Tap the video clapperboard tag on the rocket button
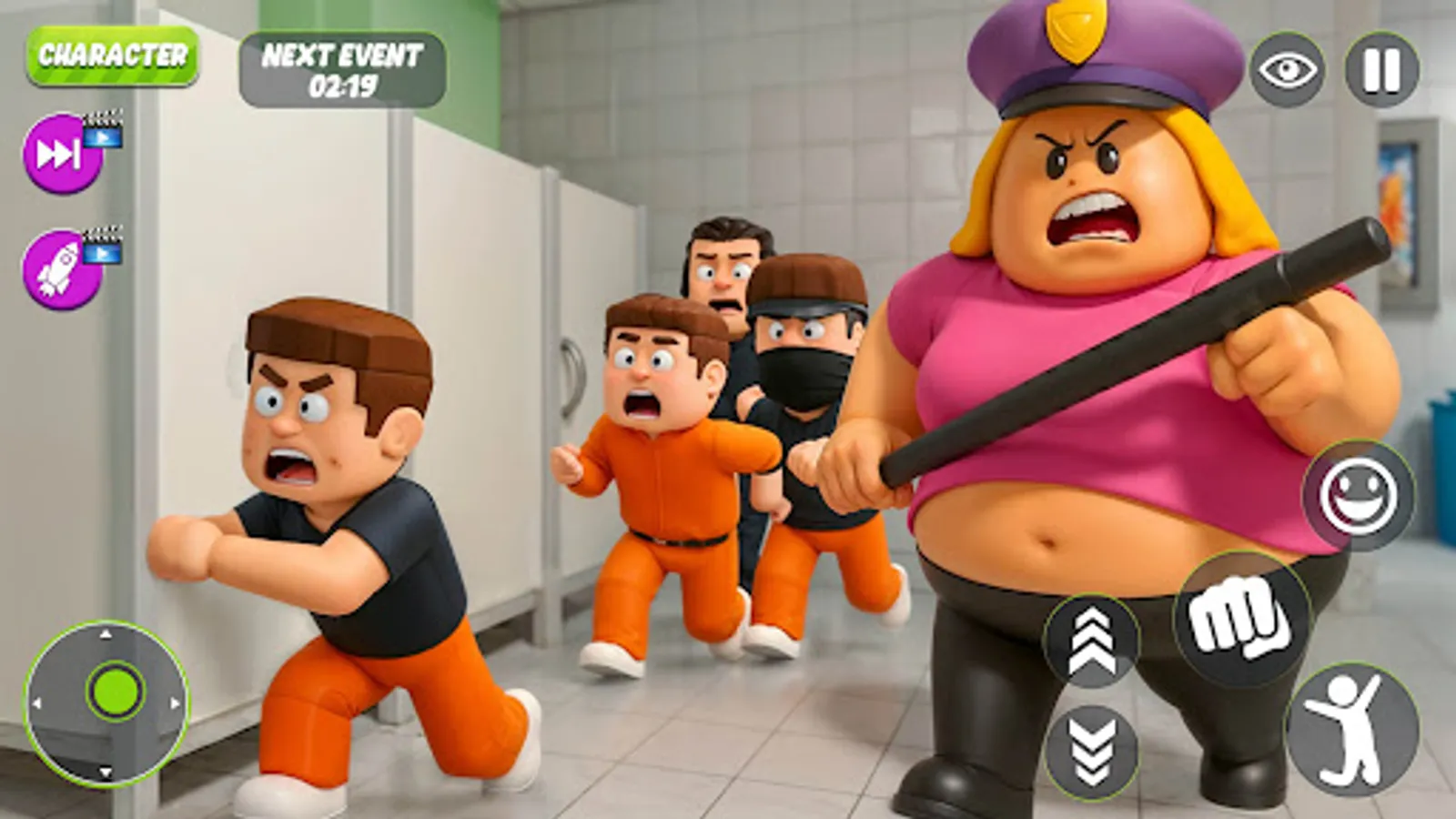The height and width of the screenshot is (819, 1456). [103, 255]
